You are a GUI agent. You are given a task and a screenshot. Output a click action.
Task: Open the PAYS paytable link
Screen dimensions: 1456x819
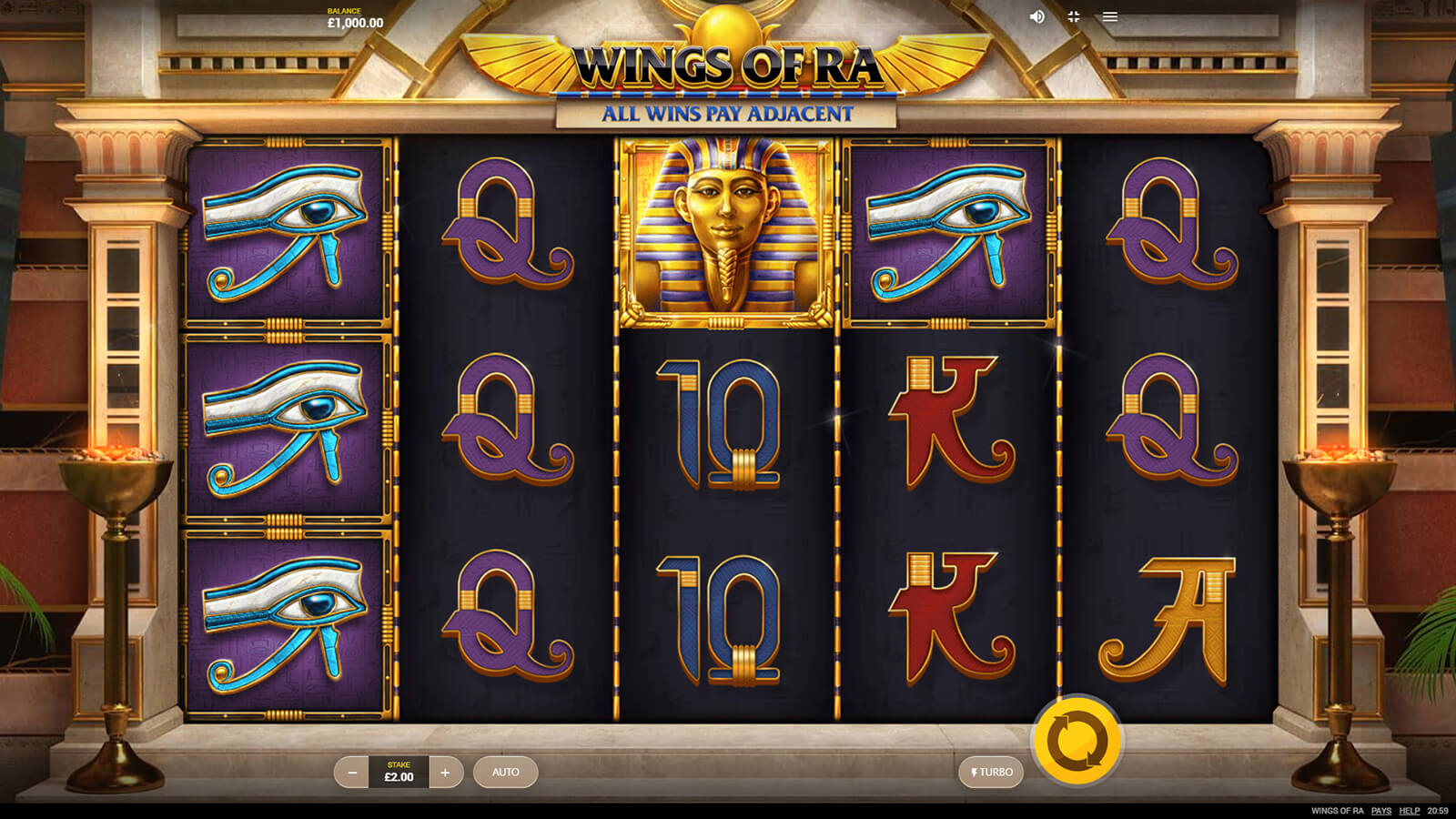point(1381,811)
